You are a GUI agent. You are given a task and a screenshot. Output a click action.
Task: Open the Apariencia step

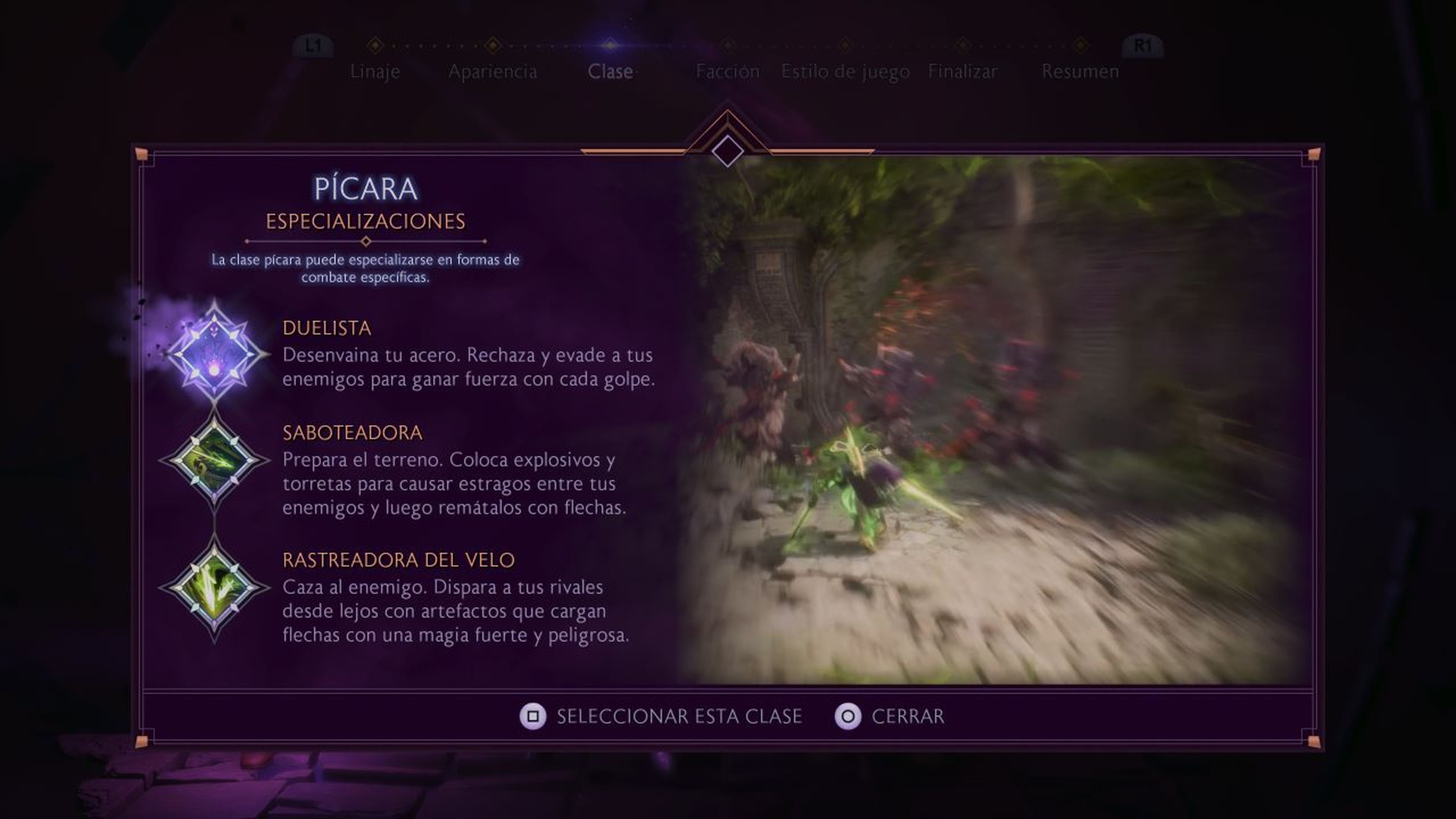(x=493, y=71)
